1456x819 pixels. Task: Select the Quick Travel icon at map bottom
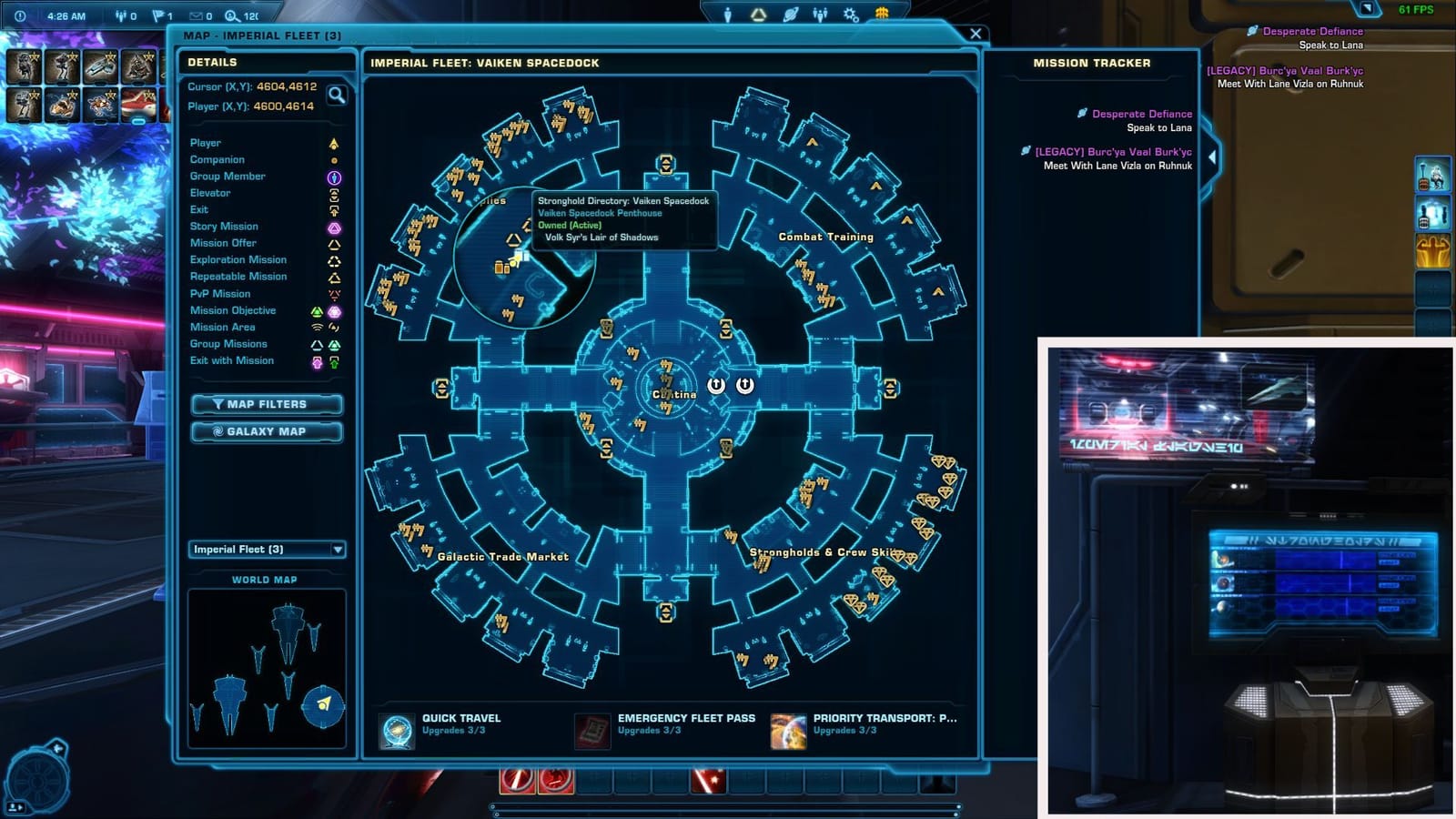(x=396, y=727)
